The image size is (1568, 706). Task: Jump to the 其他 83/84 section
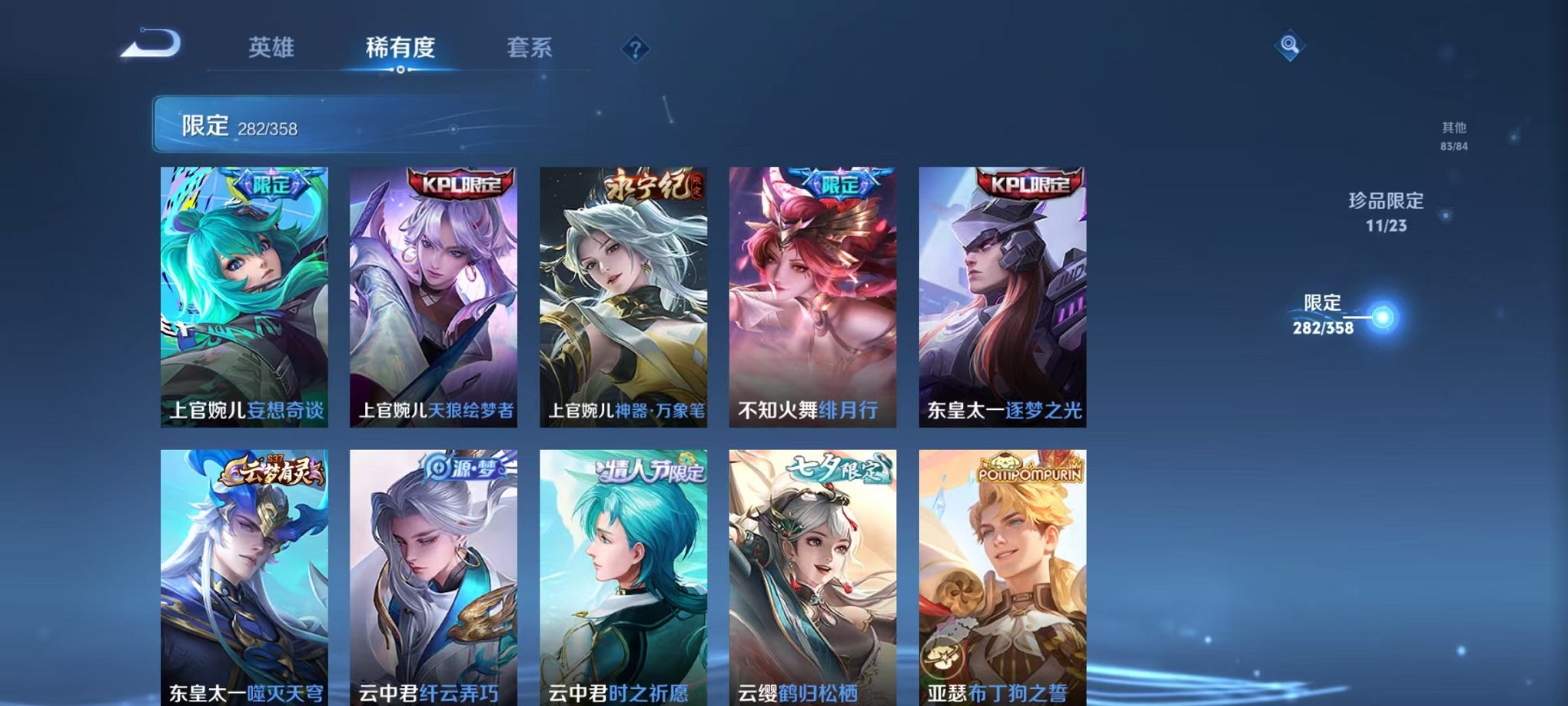pos(1455,137)
